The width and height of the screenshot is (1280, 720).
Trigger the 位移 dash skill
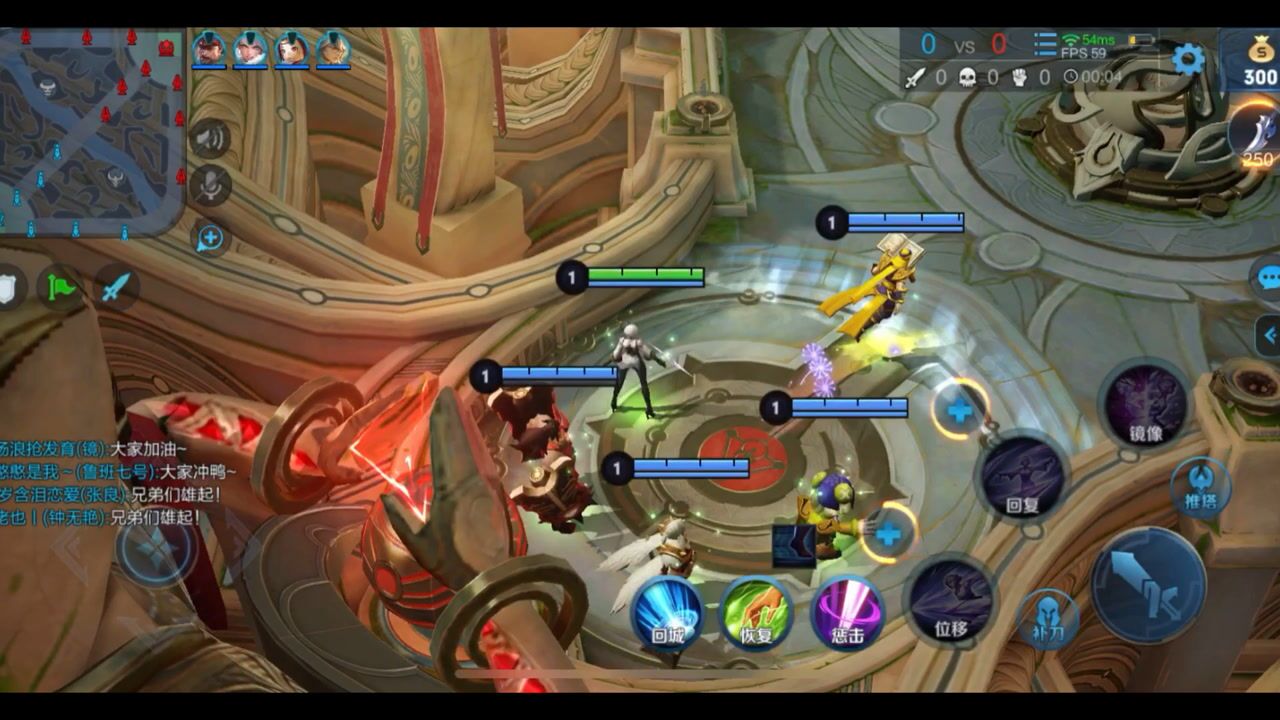(951, 602)
